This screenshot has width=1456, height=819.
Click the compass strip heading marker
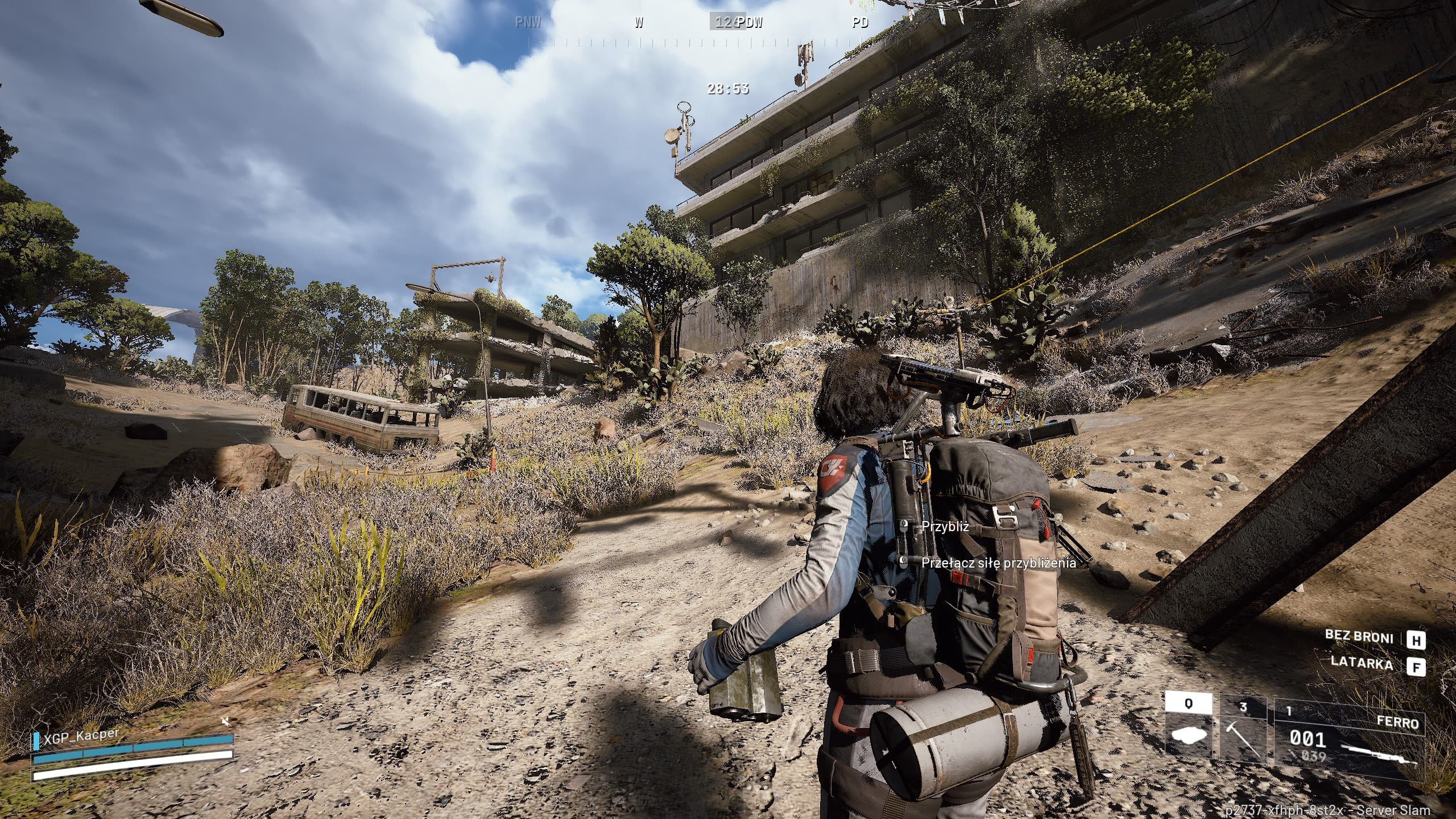coord(727,23)
